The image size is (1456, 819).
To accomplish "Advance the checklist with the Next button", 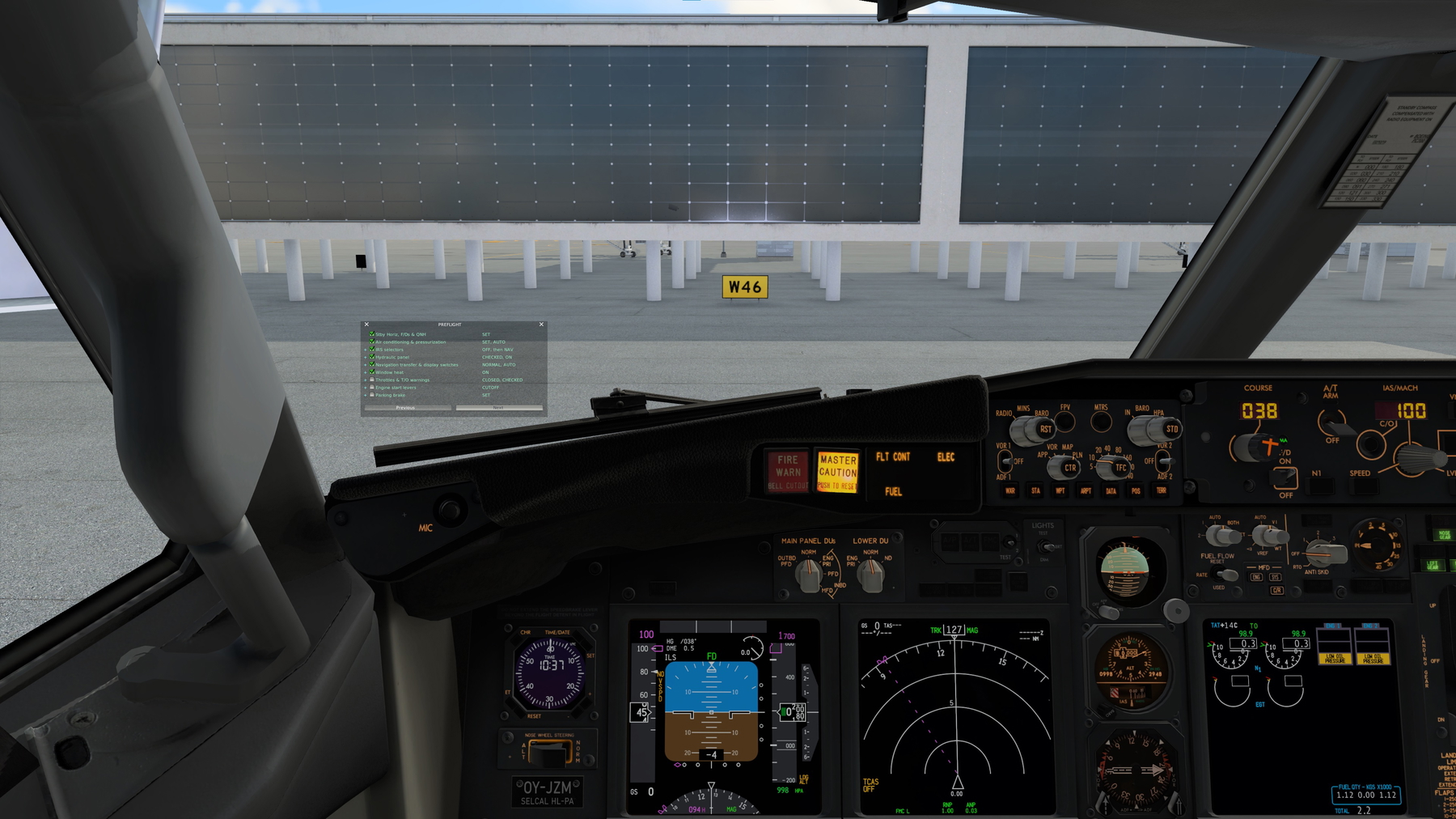I will (497, 408).
